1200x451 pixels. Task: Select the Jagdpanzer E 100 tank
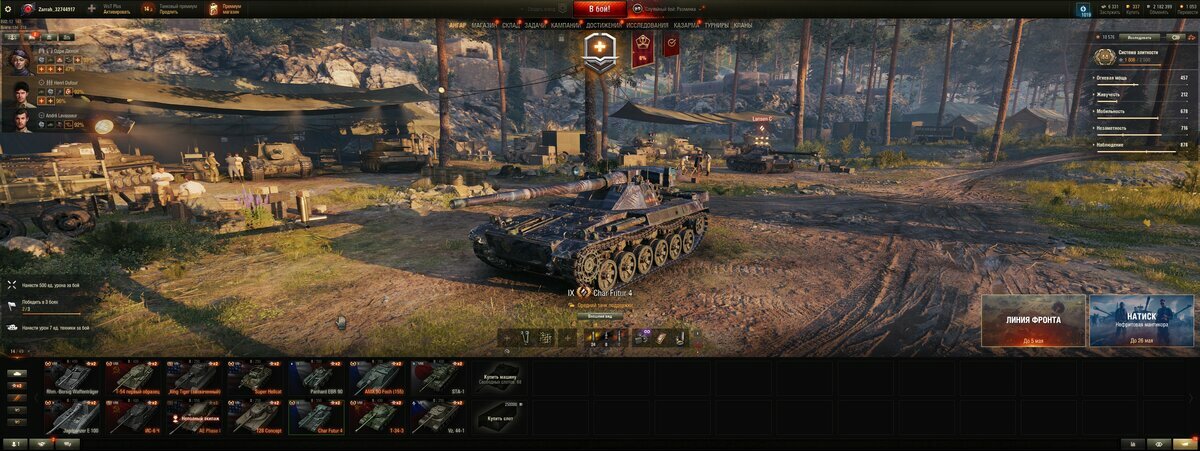click(x=71, y=417)
